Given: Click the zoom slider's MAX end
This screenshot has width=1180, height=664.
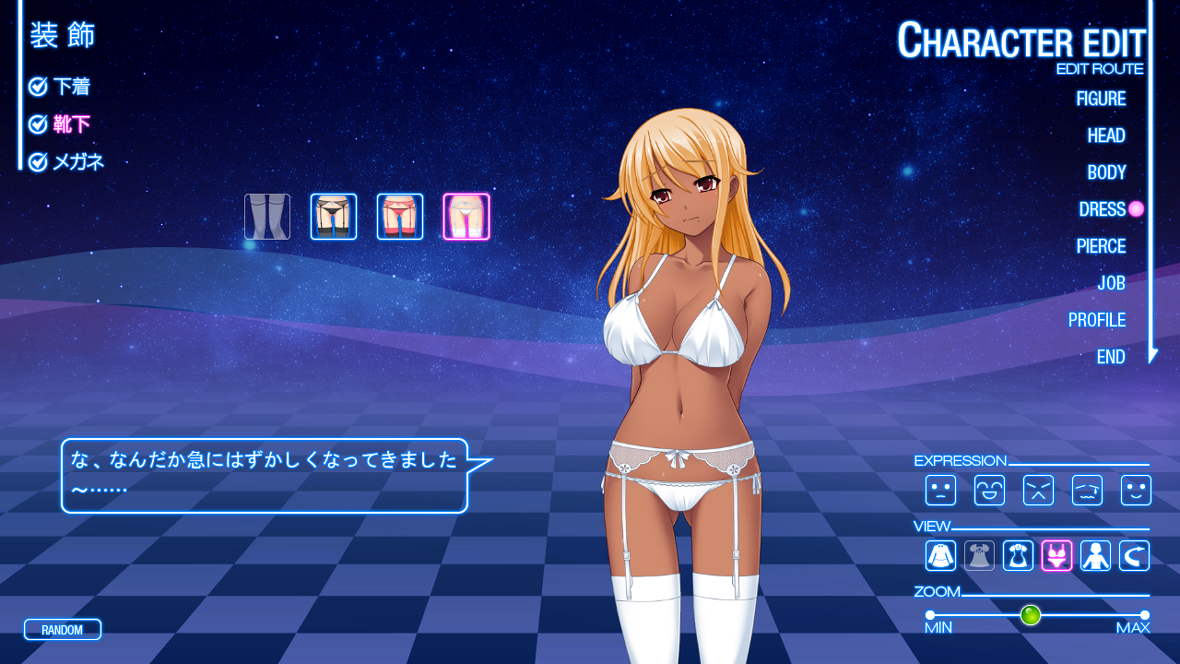Looking at the screenshot, I should tap(1144, 615).
